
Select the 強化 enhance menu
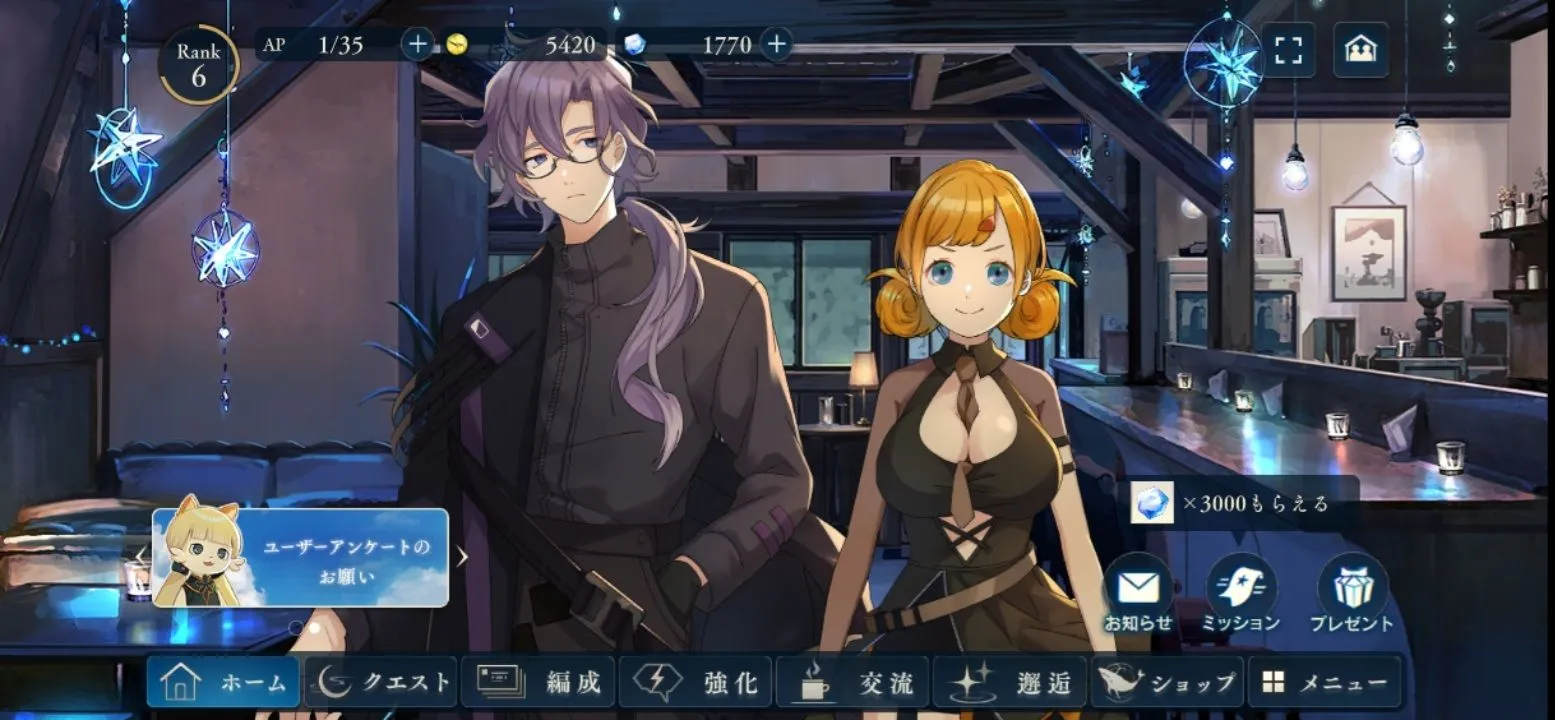(695, 683)
